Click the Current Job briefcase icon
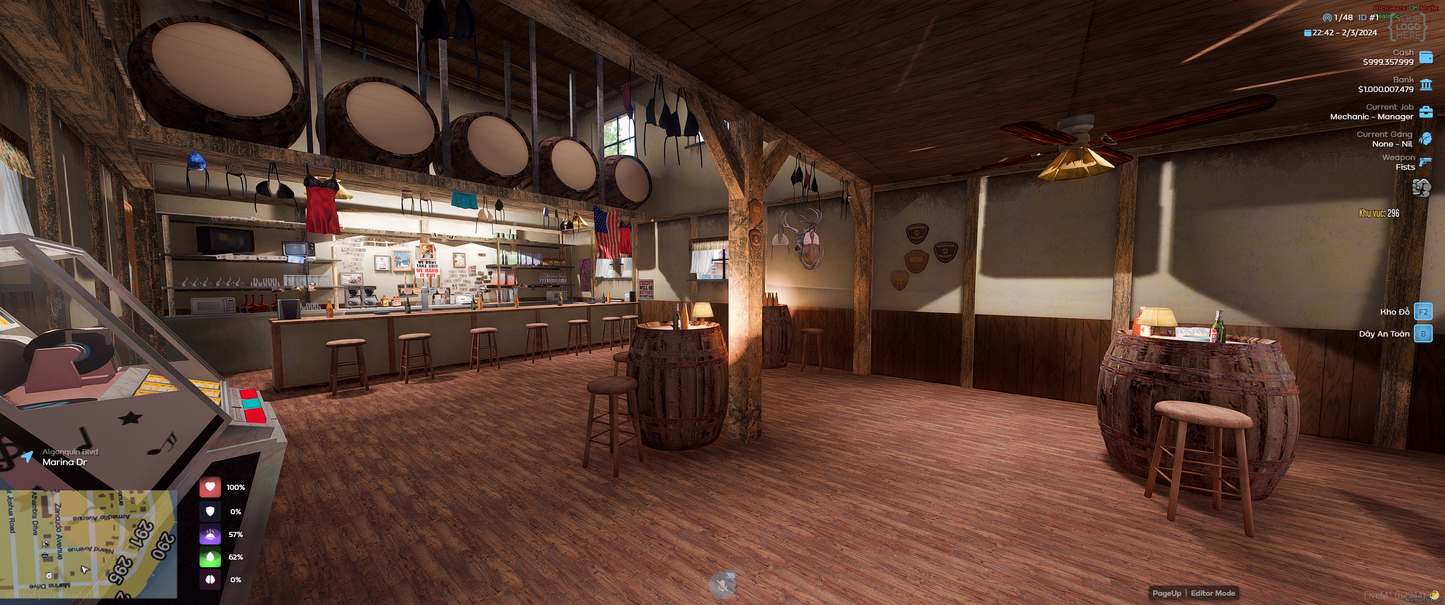The height and width of the screenshot is (605, 1445). tap(1425, 112)
